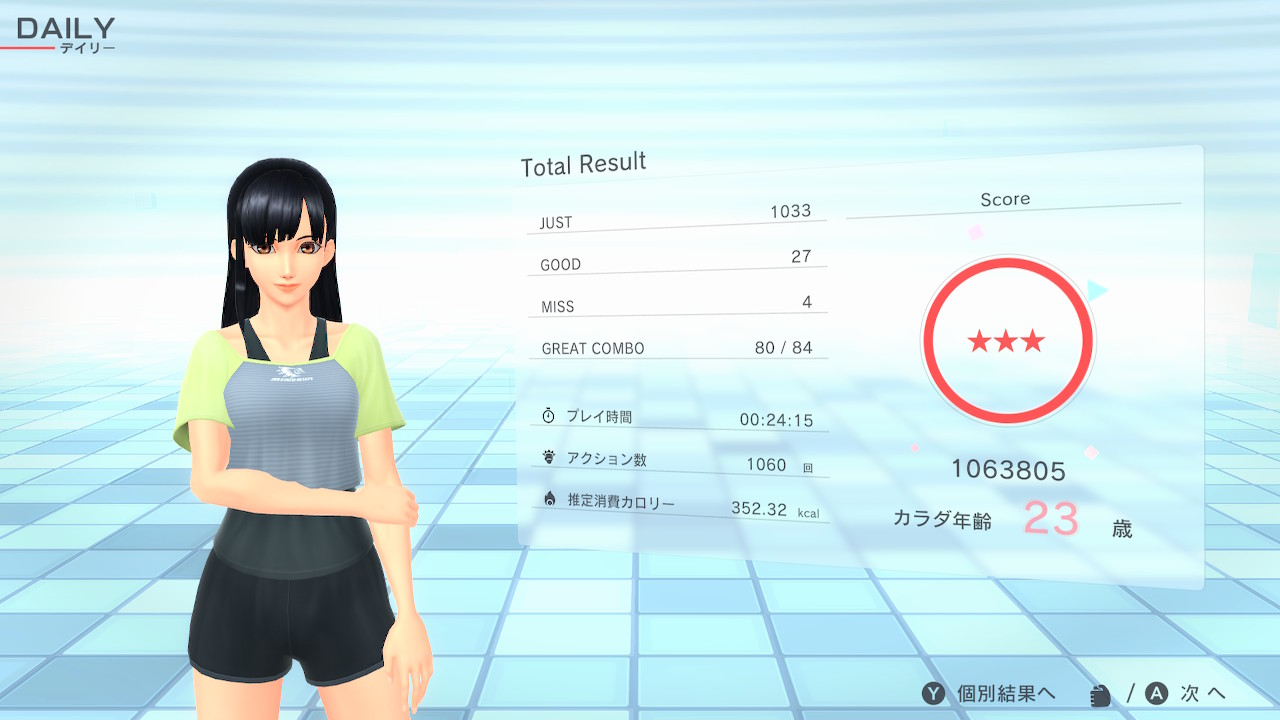The height and width of the screenshot is (720, 1280).
Task: Select the Total Result panel heading
Action: tap(583, 163)
